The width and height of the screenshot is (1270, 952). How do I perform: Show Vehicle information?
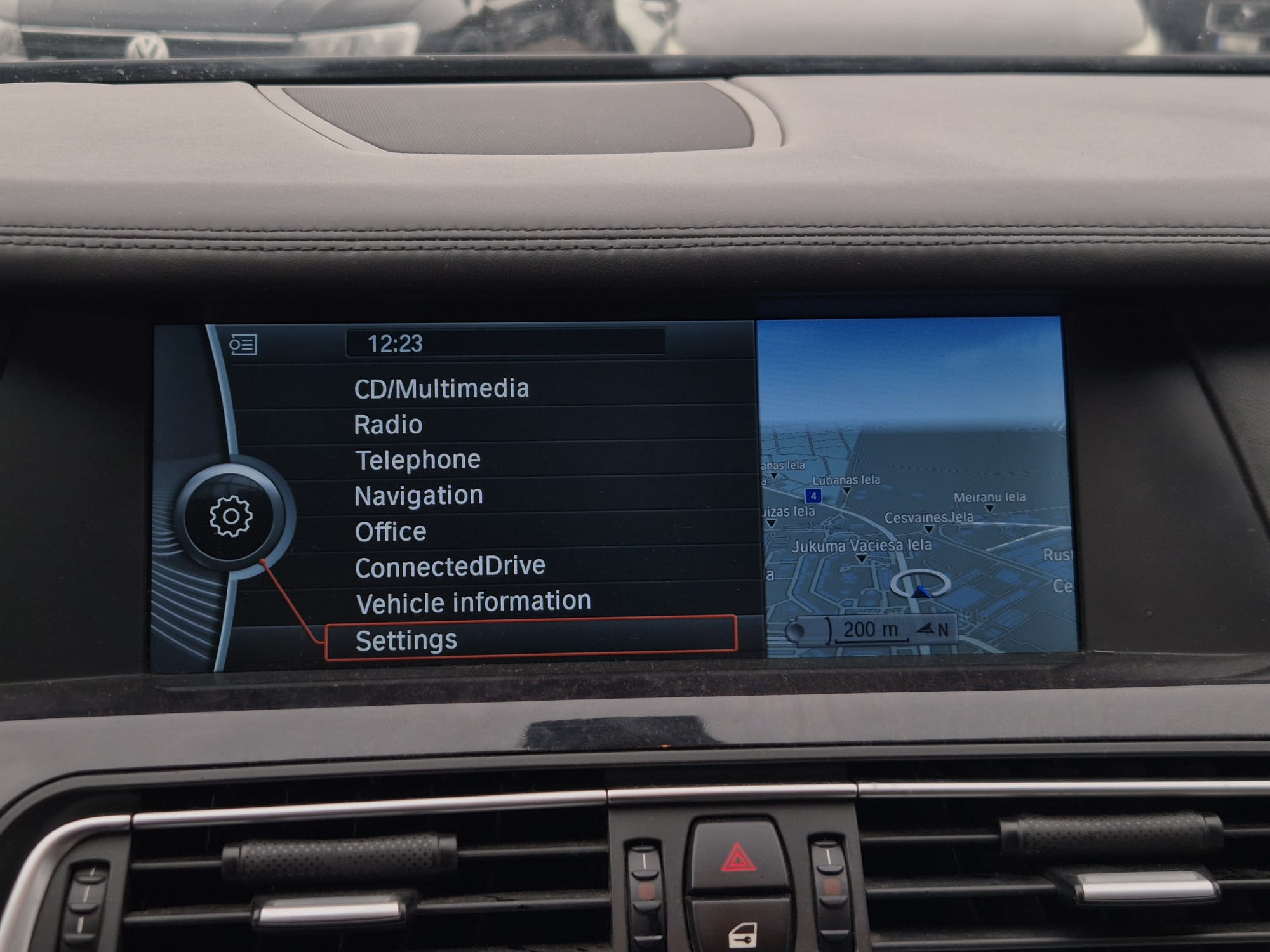coord(473,602)
